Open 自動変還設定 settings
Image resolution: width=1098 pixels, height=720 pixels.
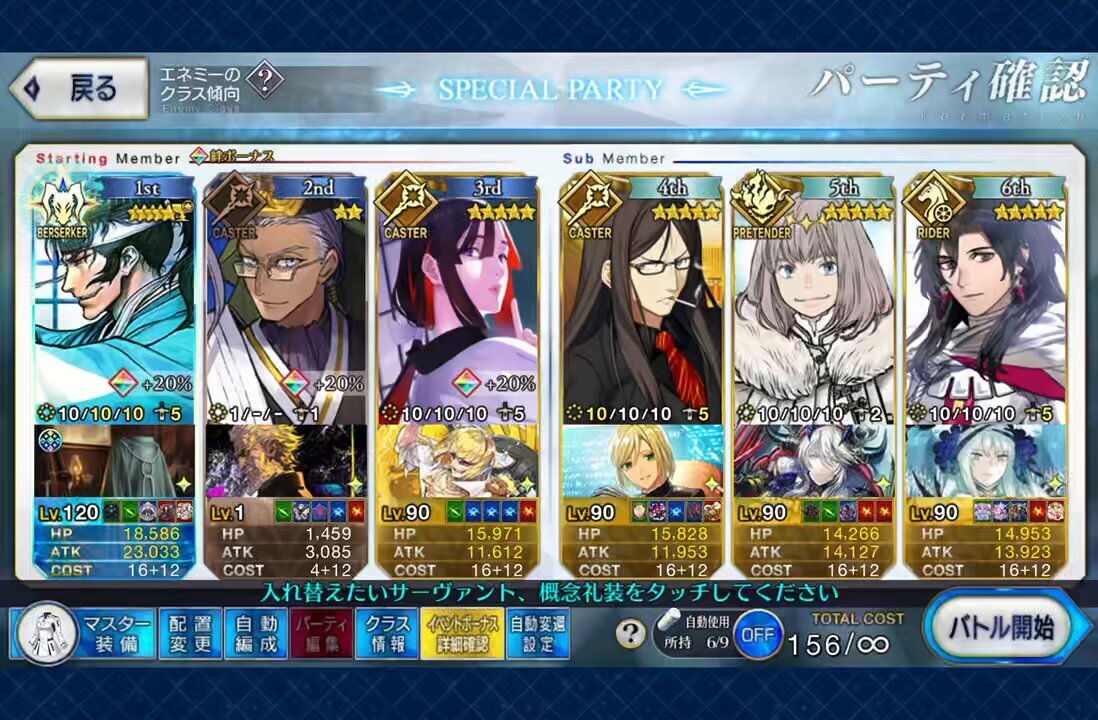538,633
